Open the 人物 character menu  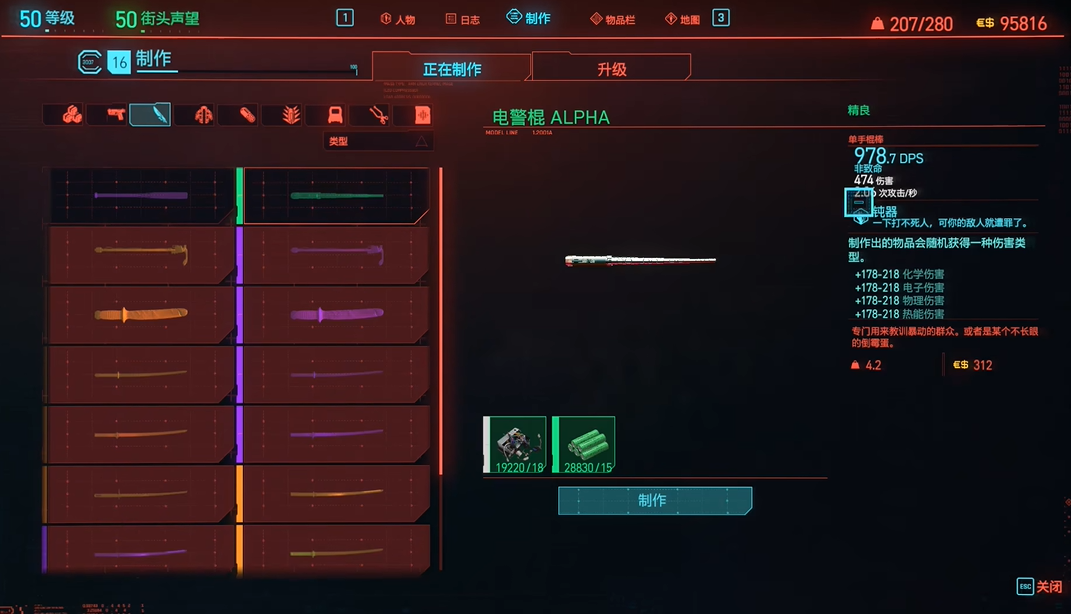tap(398, 19)
